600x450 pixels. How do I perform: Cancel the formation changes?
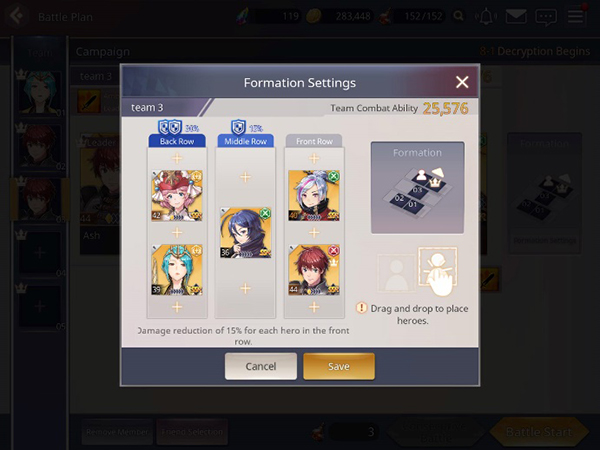(x=260, y=366)
